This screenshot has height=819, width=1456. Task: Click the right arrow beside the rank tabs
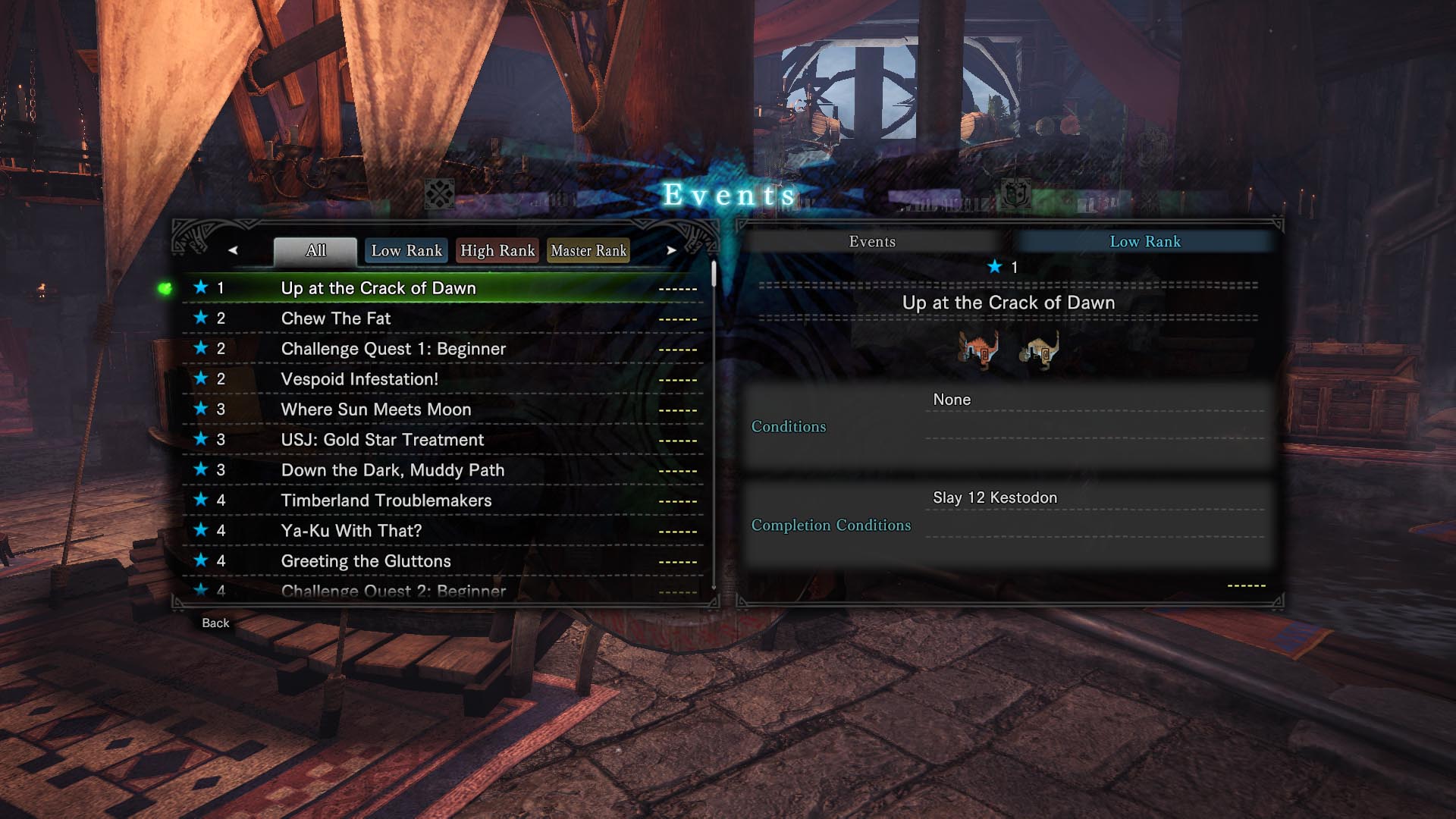pos(671,250)
